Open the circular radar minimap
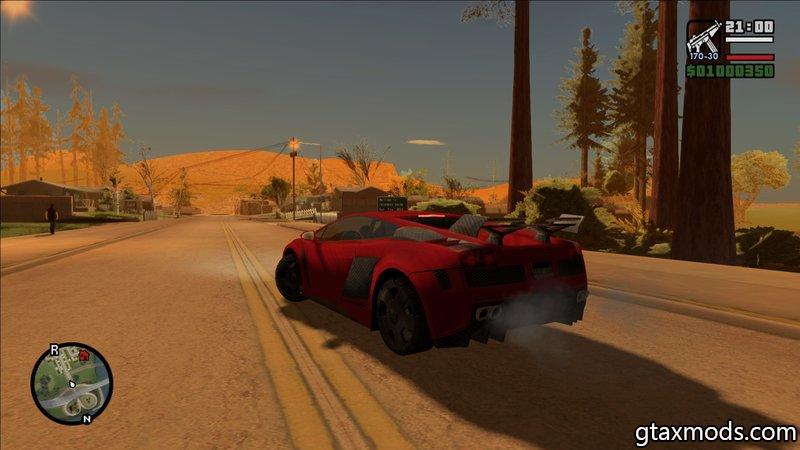 coord(71,383)
